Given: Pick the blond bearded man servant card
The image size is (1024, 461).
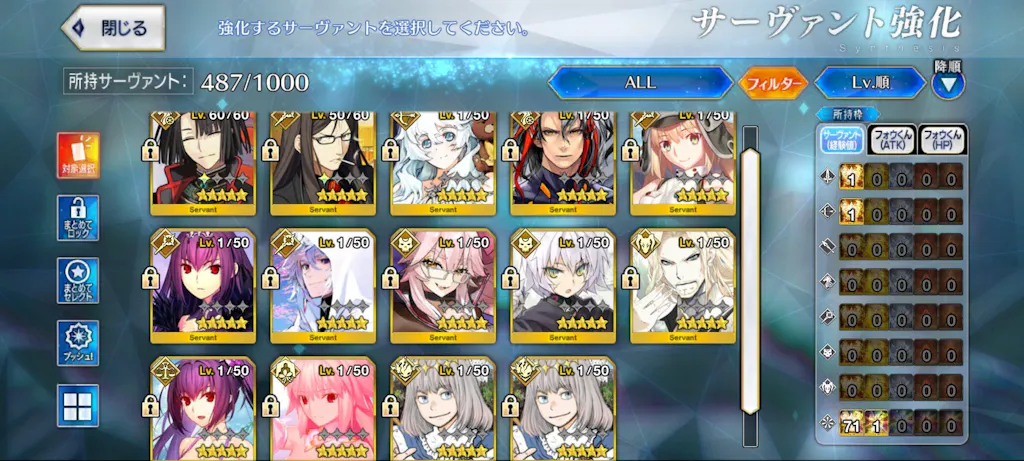Looking at the screenshot, I should (x=683, y=284).
